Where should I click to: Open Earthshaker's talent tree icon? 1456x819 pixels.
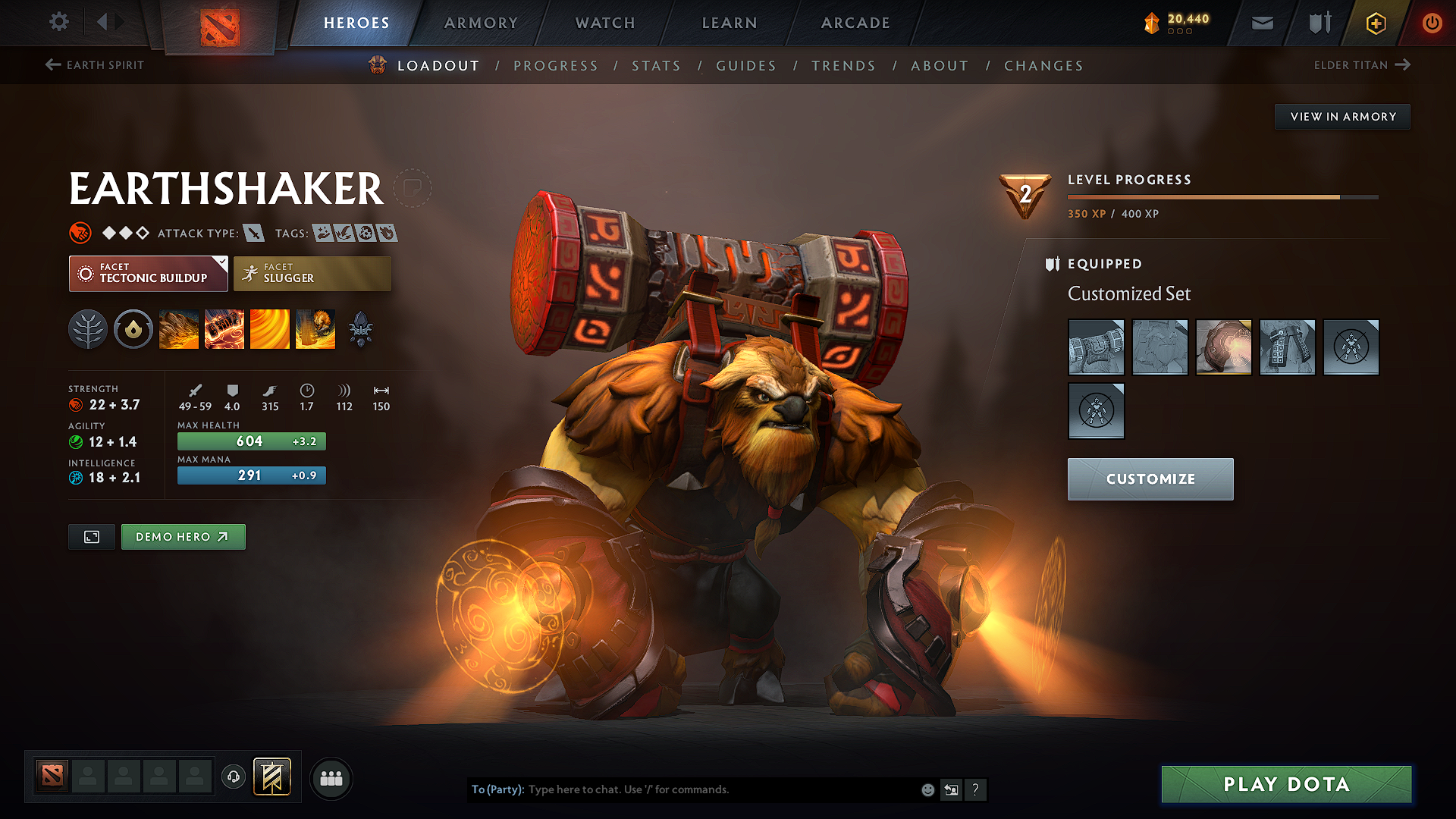[87, 329]
